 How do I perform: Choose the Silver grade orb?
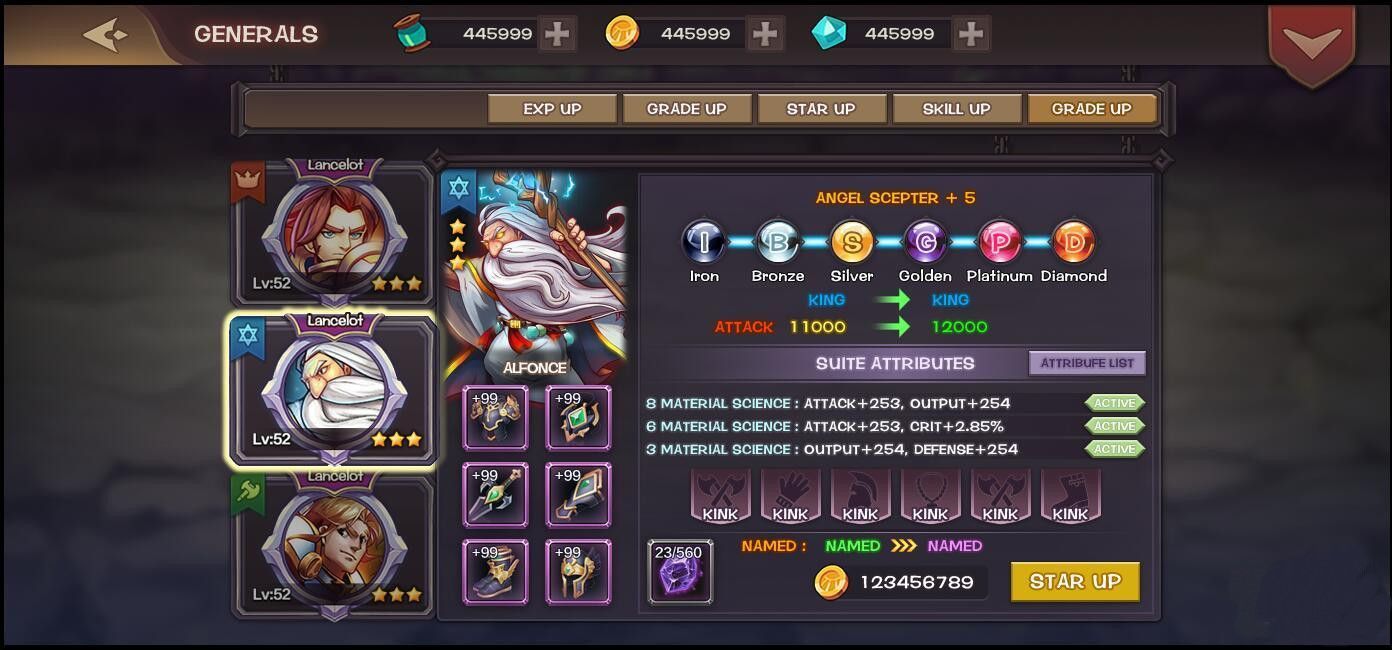pyautogui.click(x=852, y=243)
